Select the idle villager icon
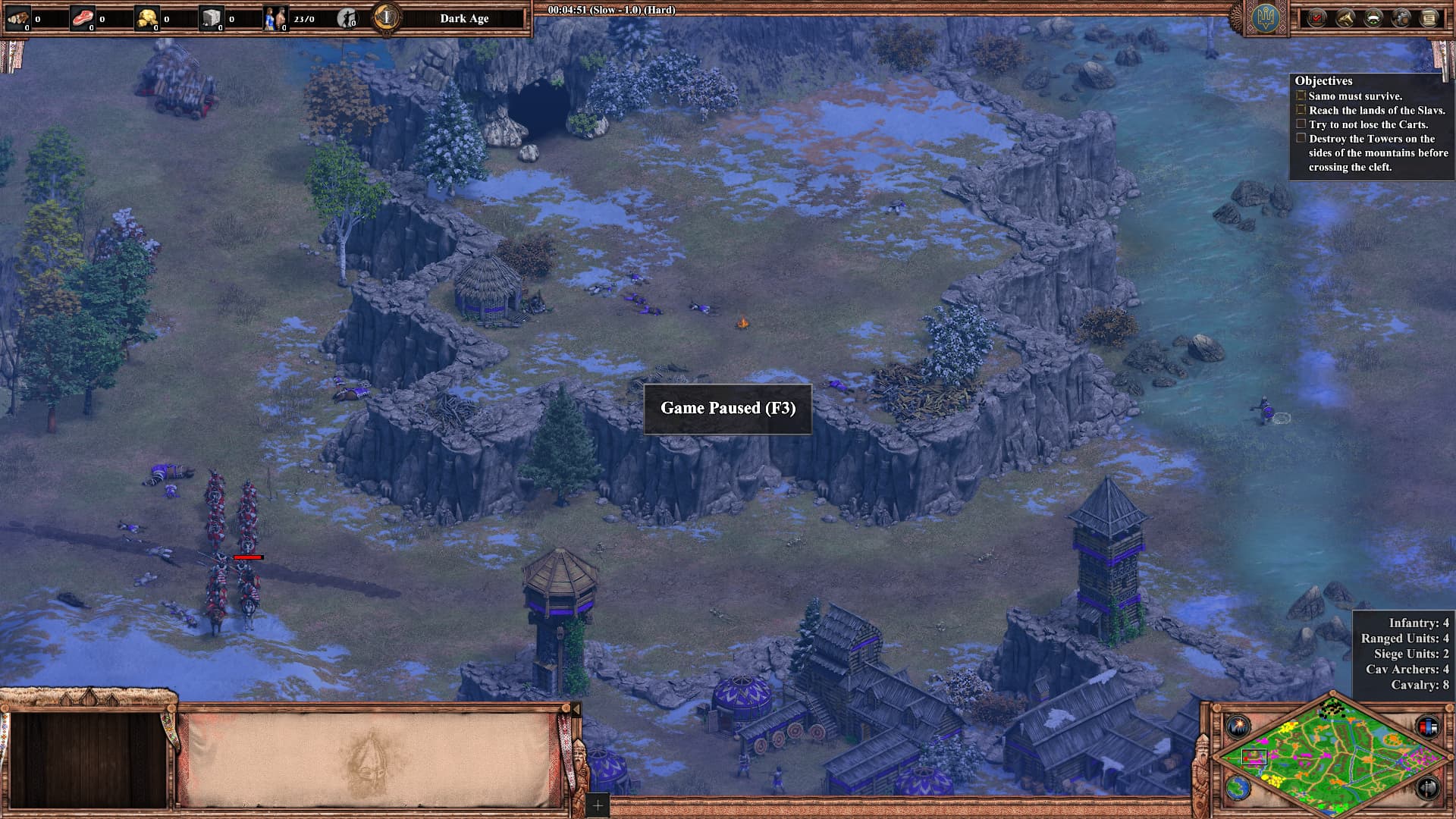 (x=347, y=18)
